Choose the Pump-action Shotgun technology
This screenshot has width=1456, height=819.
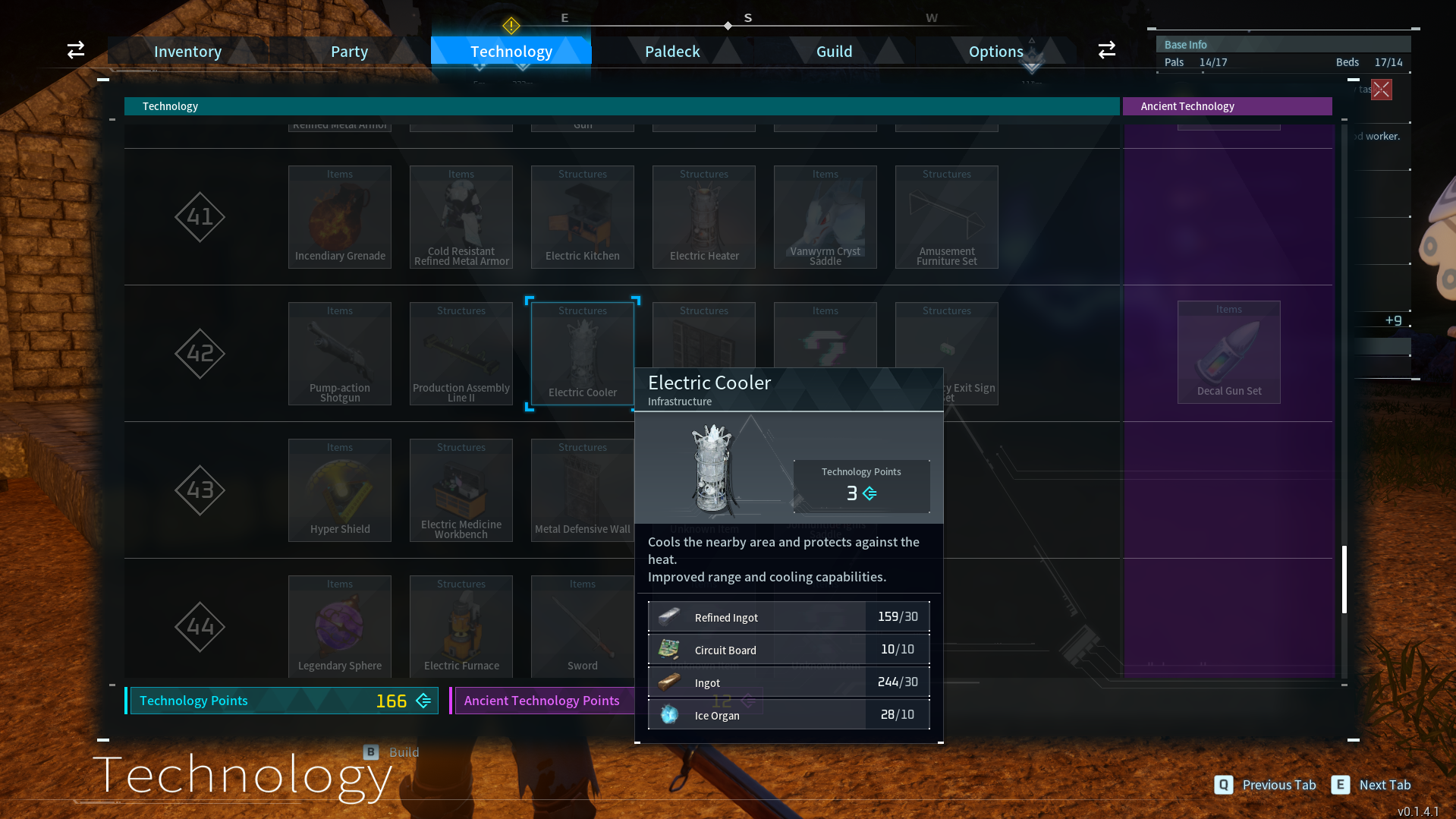pos(339,353)
